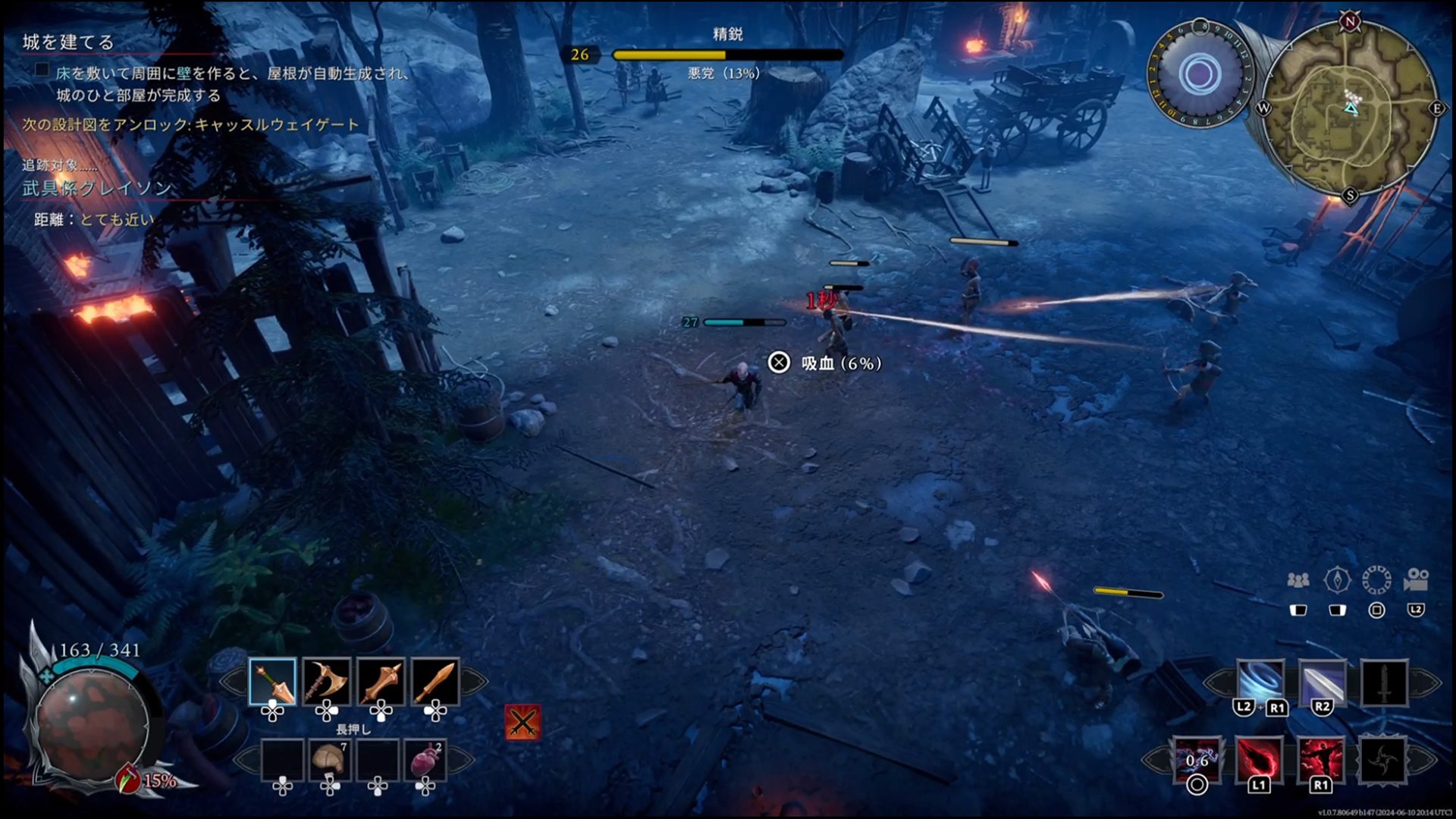Equip the copper mace from the hotbar

381,682
